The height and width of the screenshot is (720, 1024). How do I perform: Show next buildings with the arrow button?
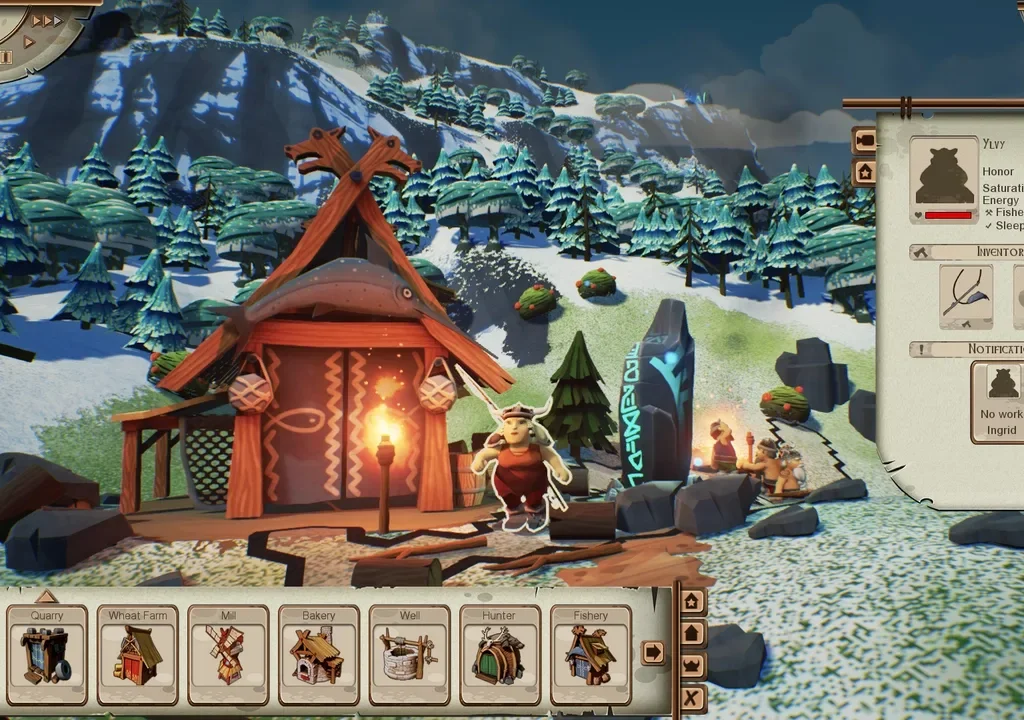coord(653,652)
